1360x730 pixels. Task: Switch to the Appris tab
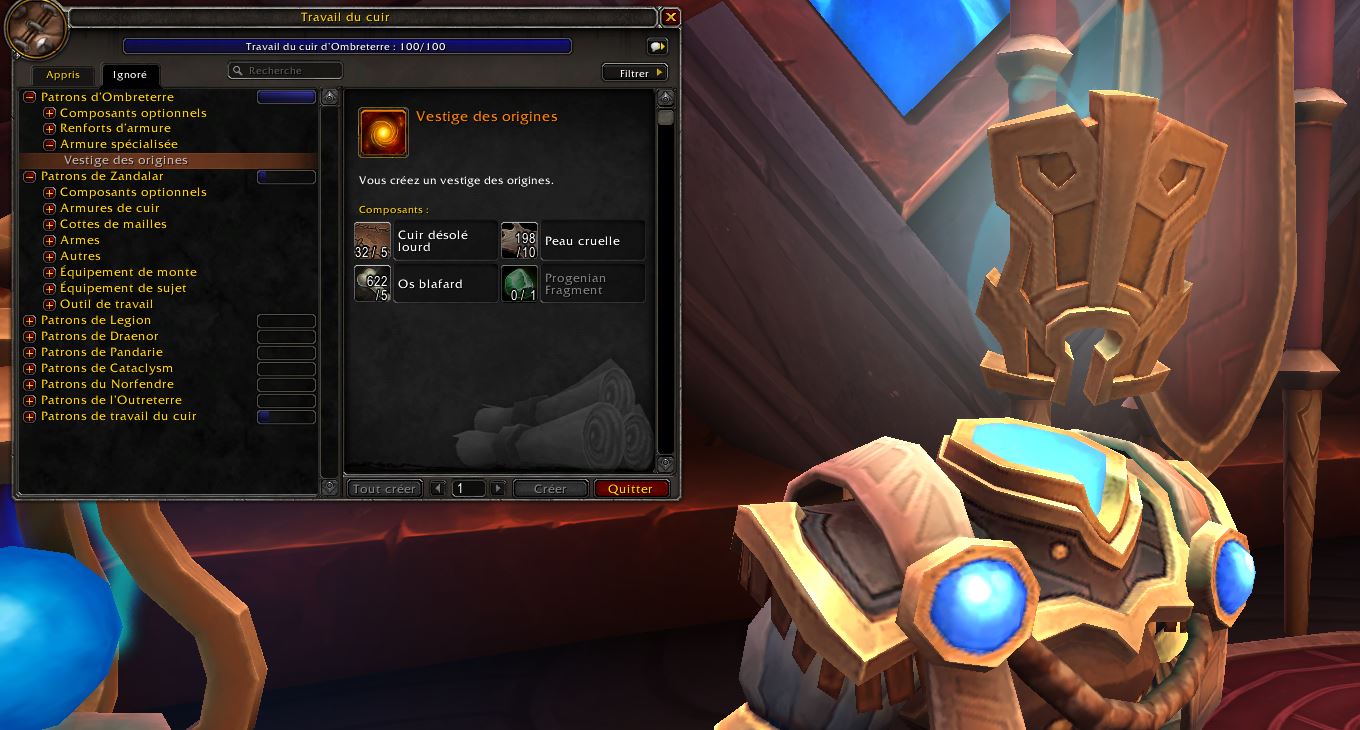tap(63, 75)
